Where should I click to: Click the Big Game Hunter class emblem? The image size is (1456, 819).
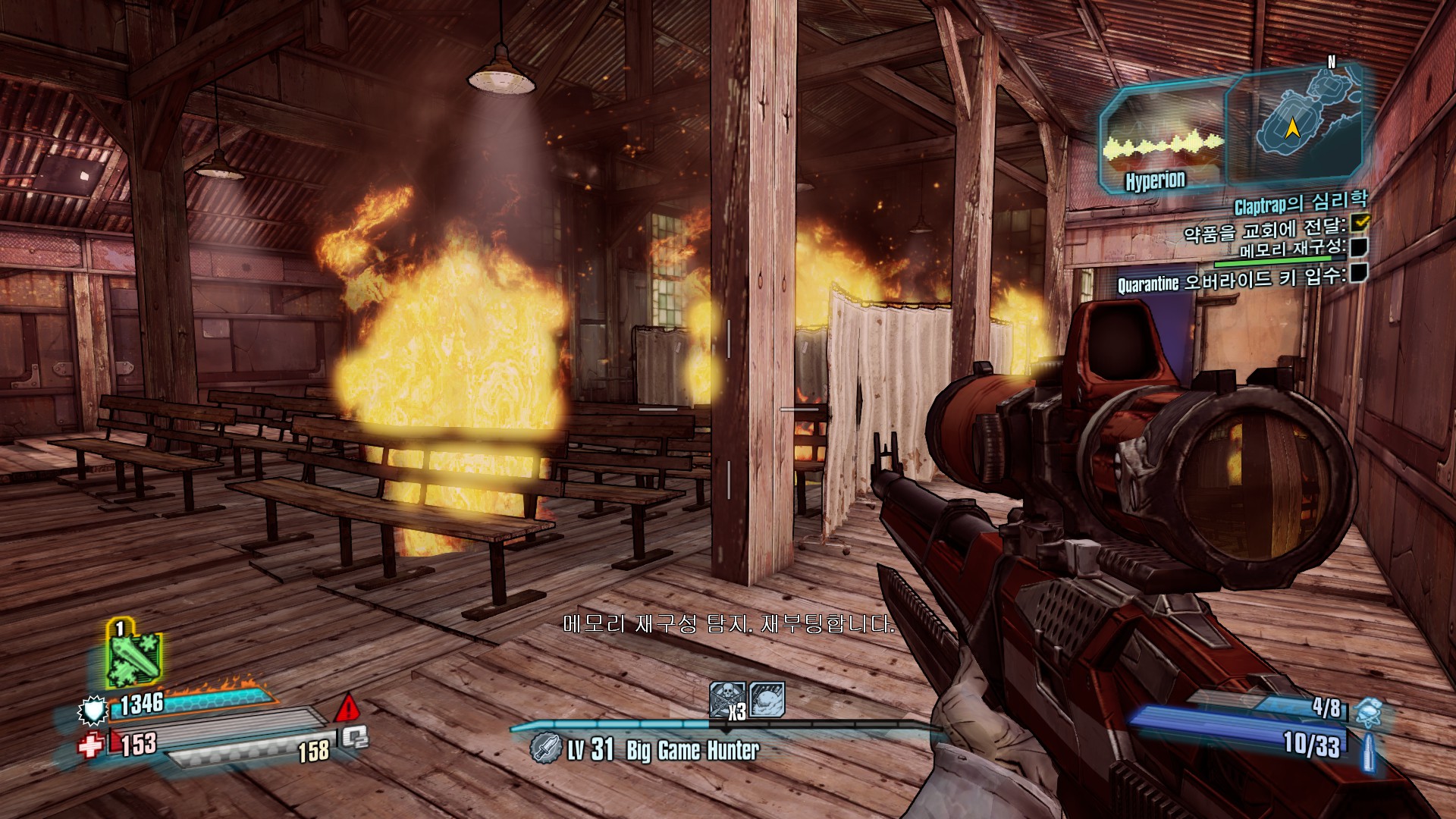[545, 748]
